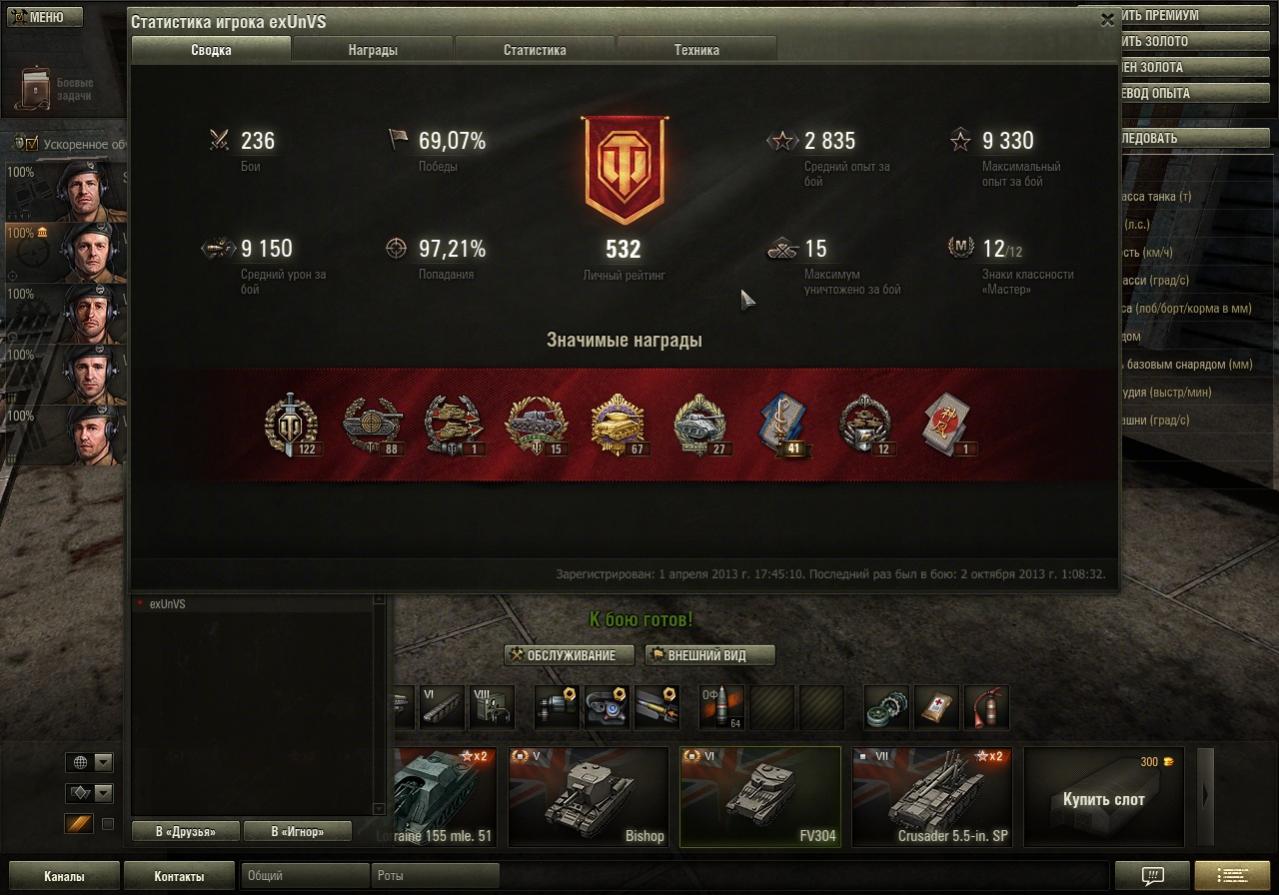
Task: Open the Каналы chat channels
Action: (64, 876)
